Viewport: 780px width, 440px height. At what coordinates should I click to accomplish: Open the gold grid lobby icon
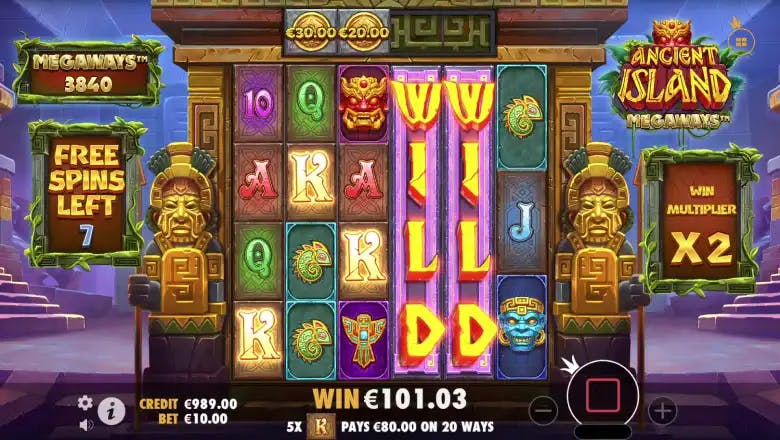pyautogui.click(x=741, y=40)
